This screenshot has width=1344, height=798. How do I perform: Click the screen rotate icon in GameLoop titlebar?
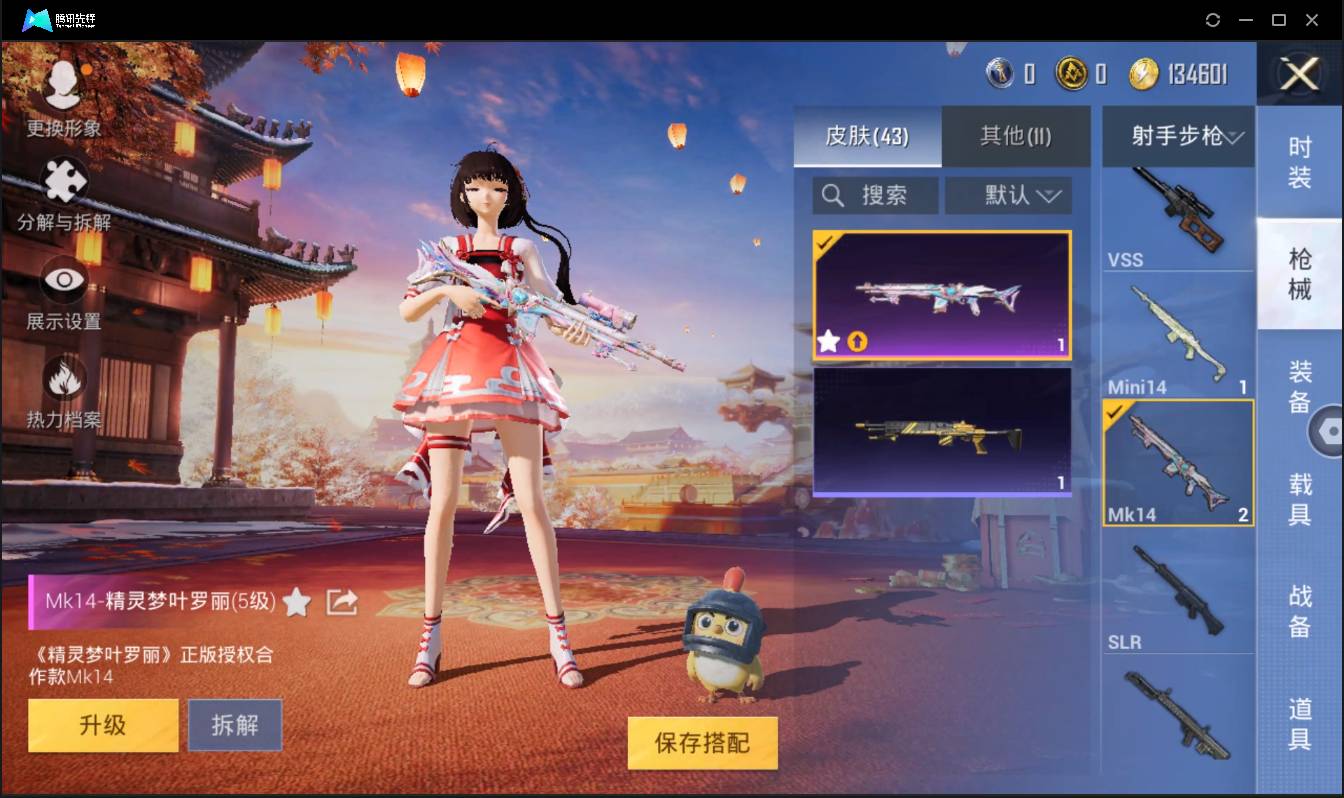click(1213, 19)
